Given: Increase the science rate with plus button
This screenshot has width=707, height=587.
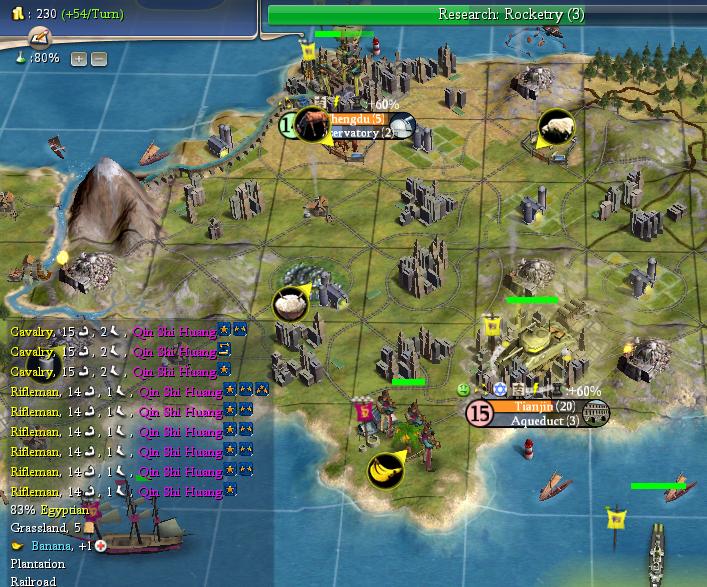Looking at the screenshot, I should [x=79, y=59].
